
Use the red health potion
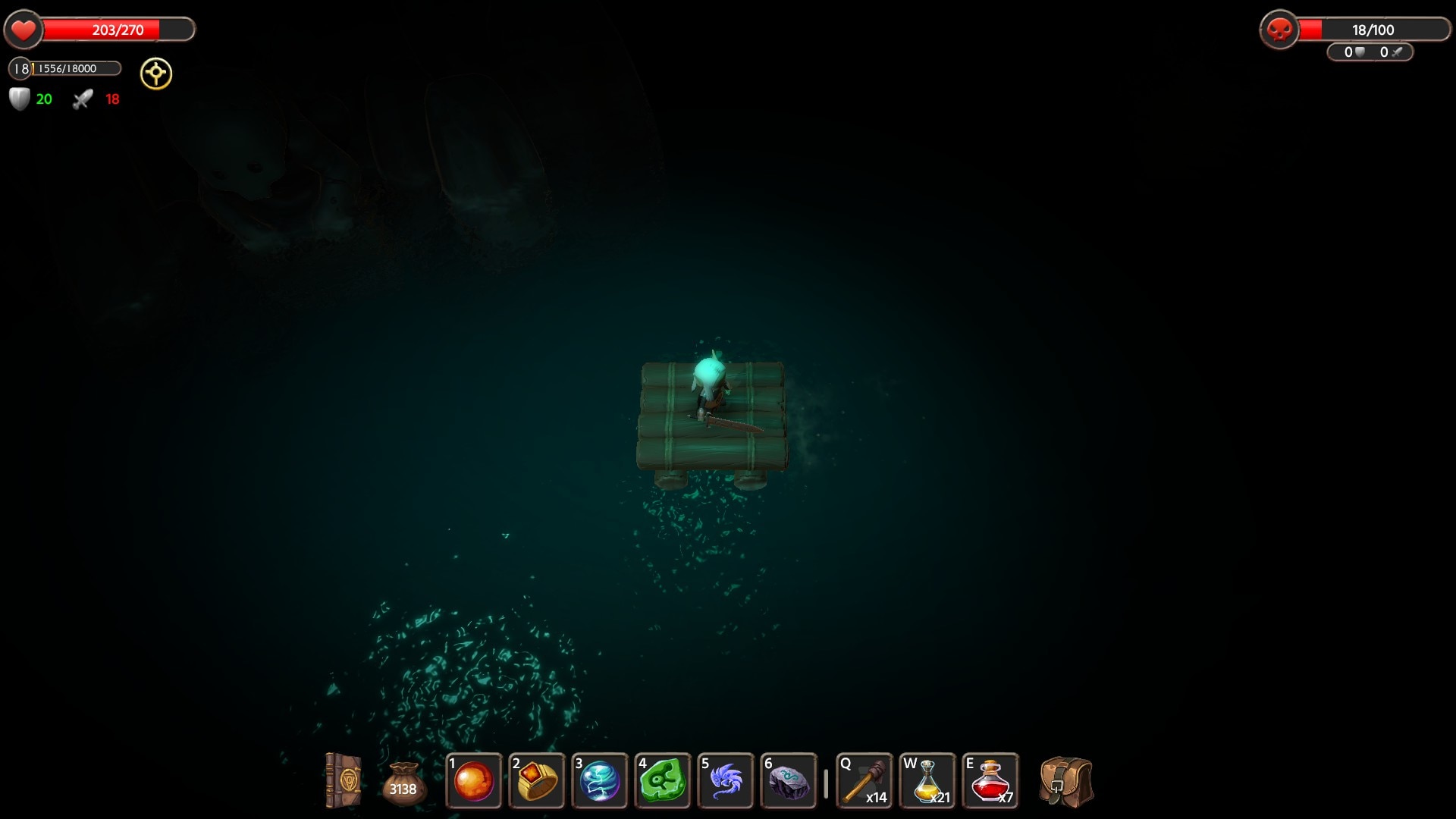[990, 781]
